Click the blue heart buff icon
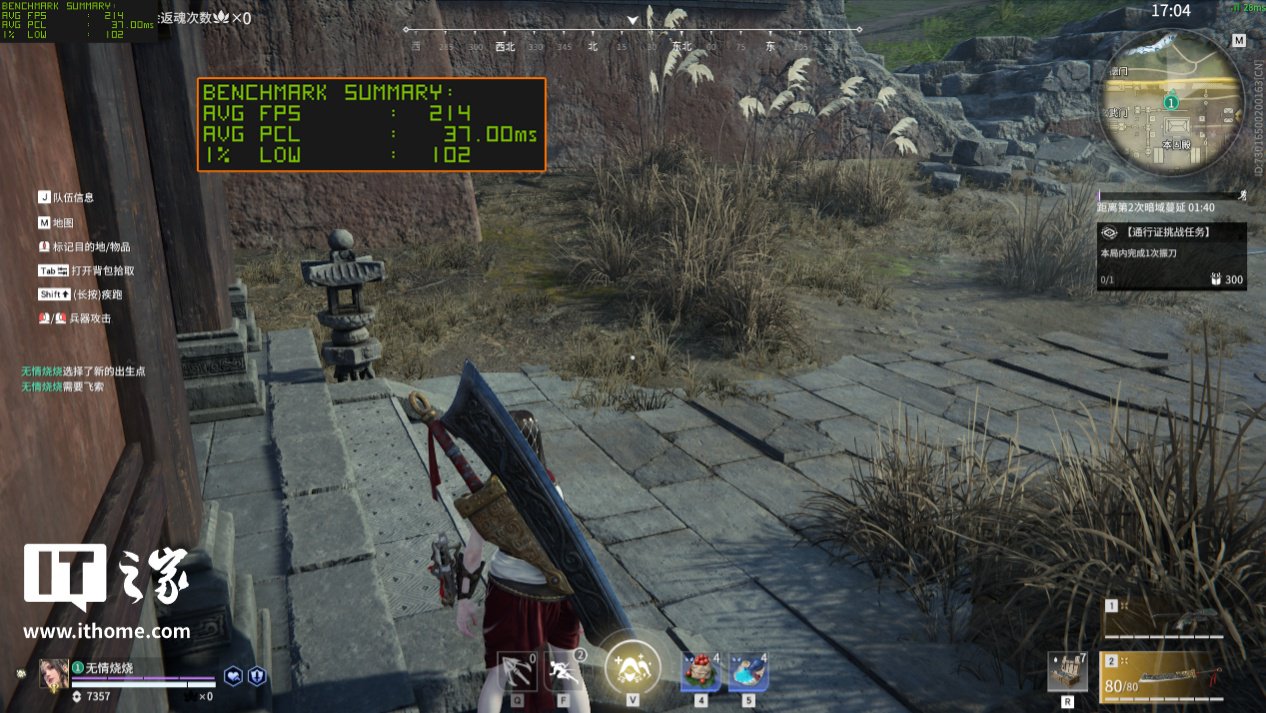1266x713 pixels. 233,676
